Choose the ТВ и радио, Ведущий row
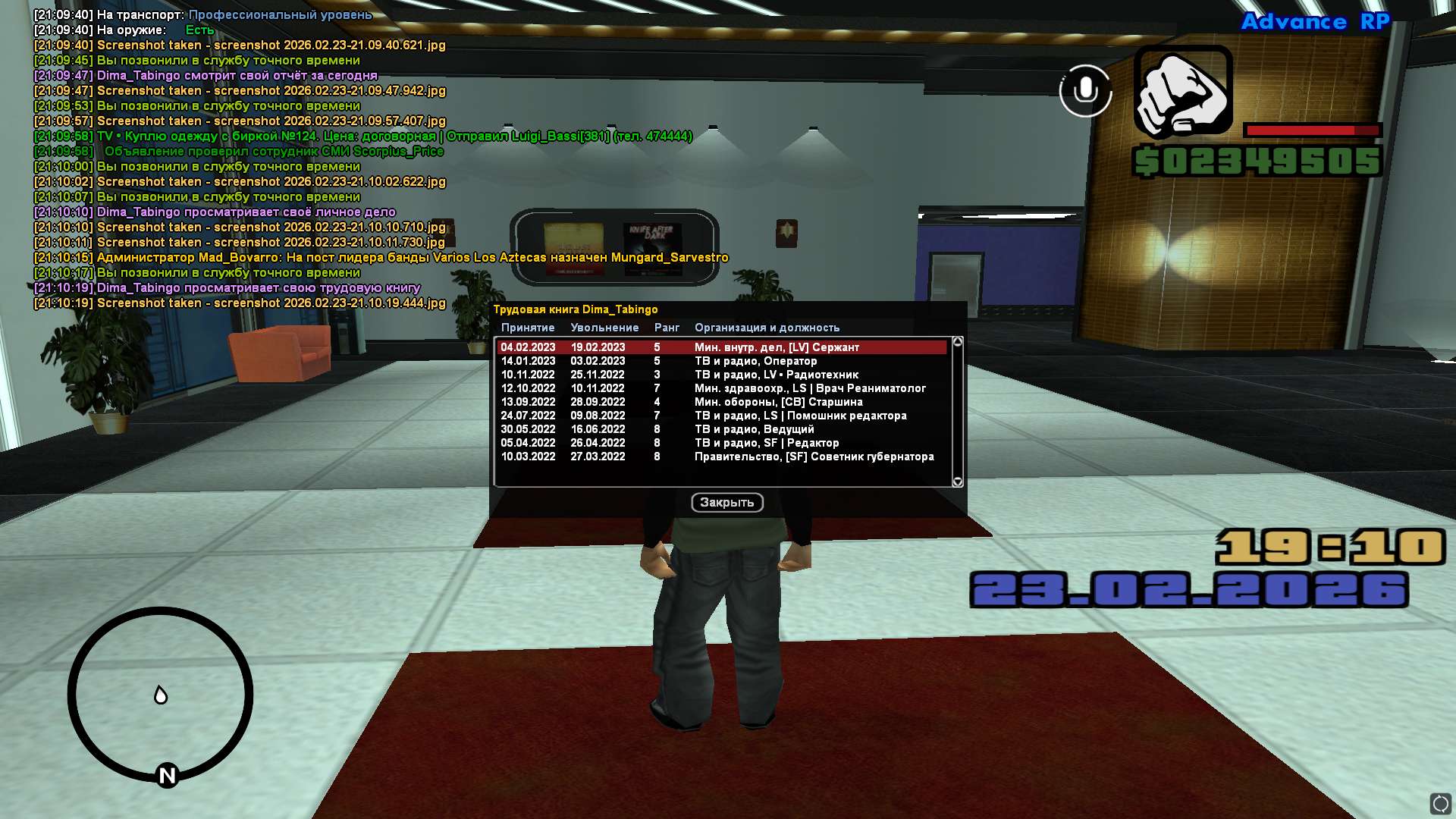 pos(720,429)
